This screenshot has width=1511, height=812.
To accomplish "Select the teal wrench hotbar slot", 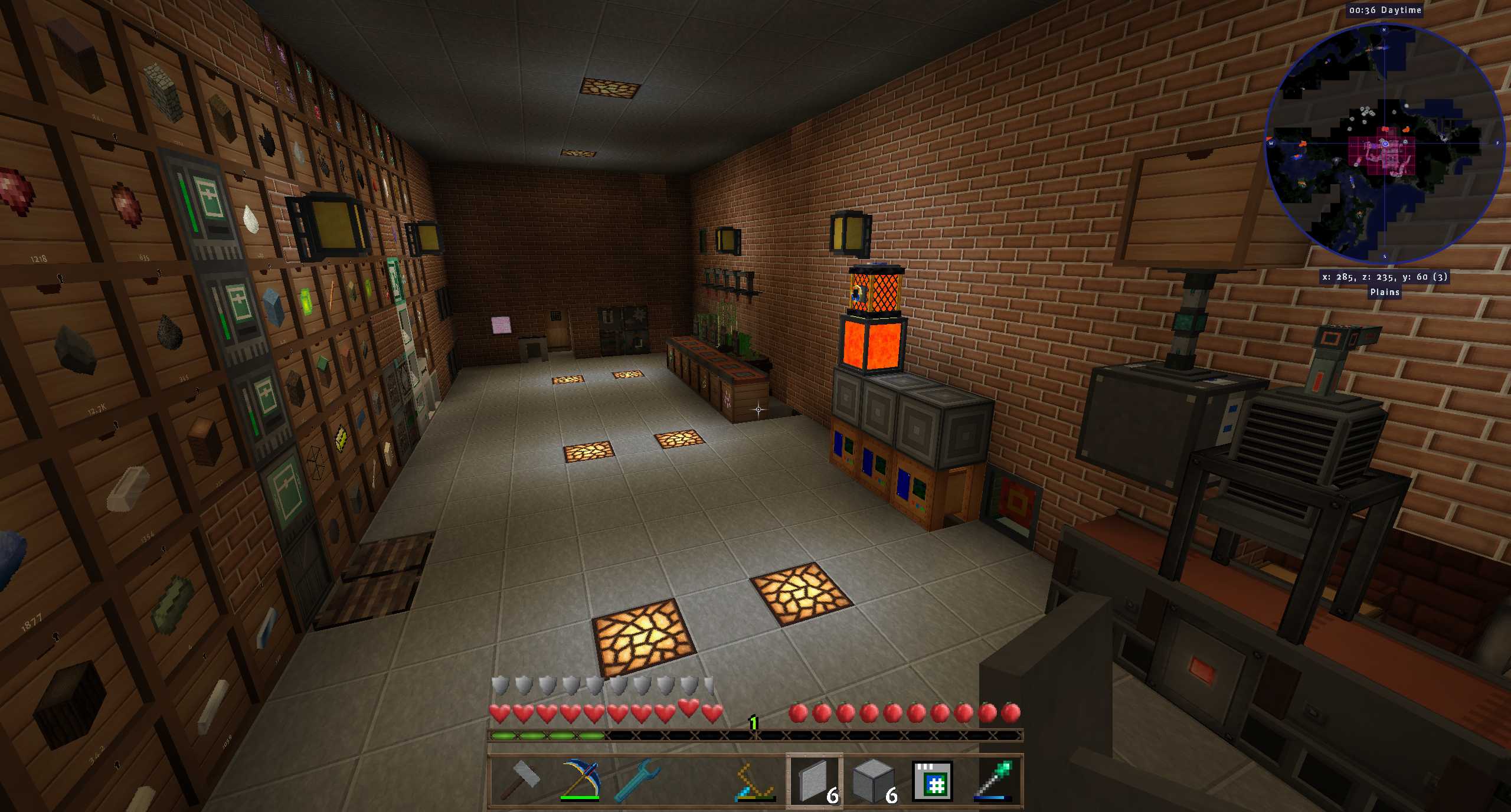I will click(x=637, y=781).
